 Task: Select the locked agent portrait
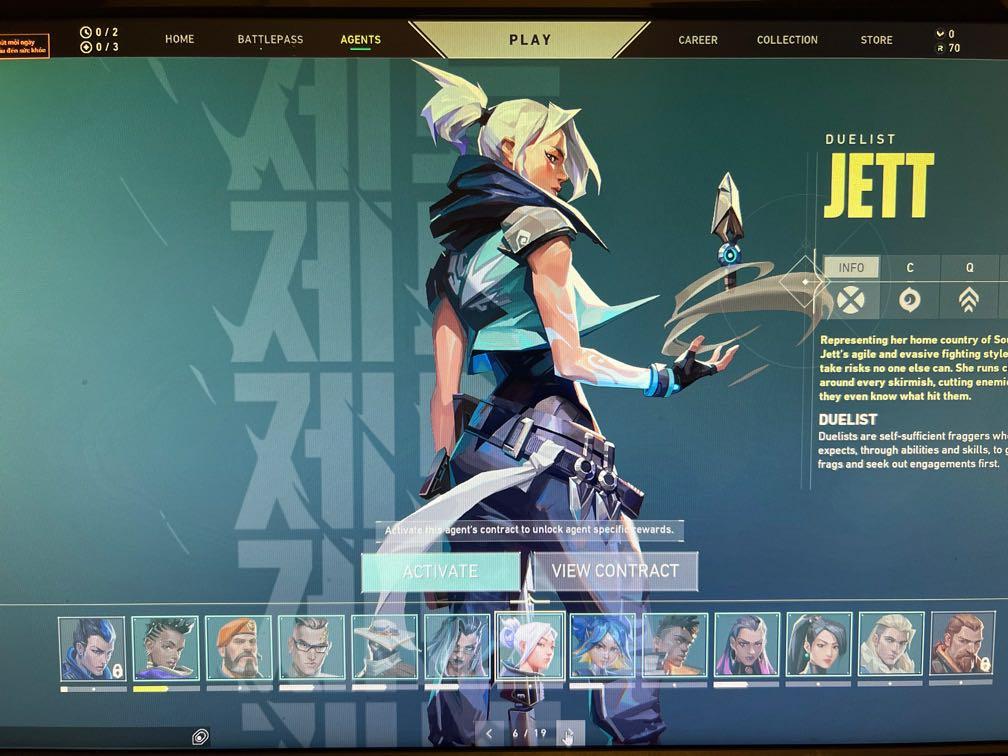click(x=92, y=647)
